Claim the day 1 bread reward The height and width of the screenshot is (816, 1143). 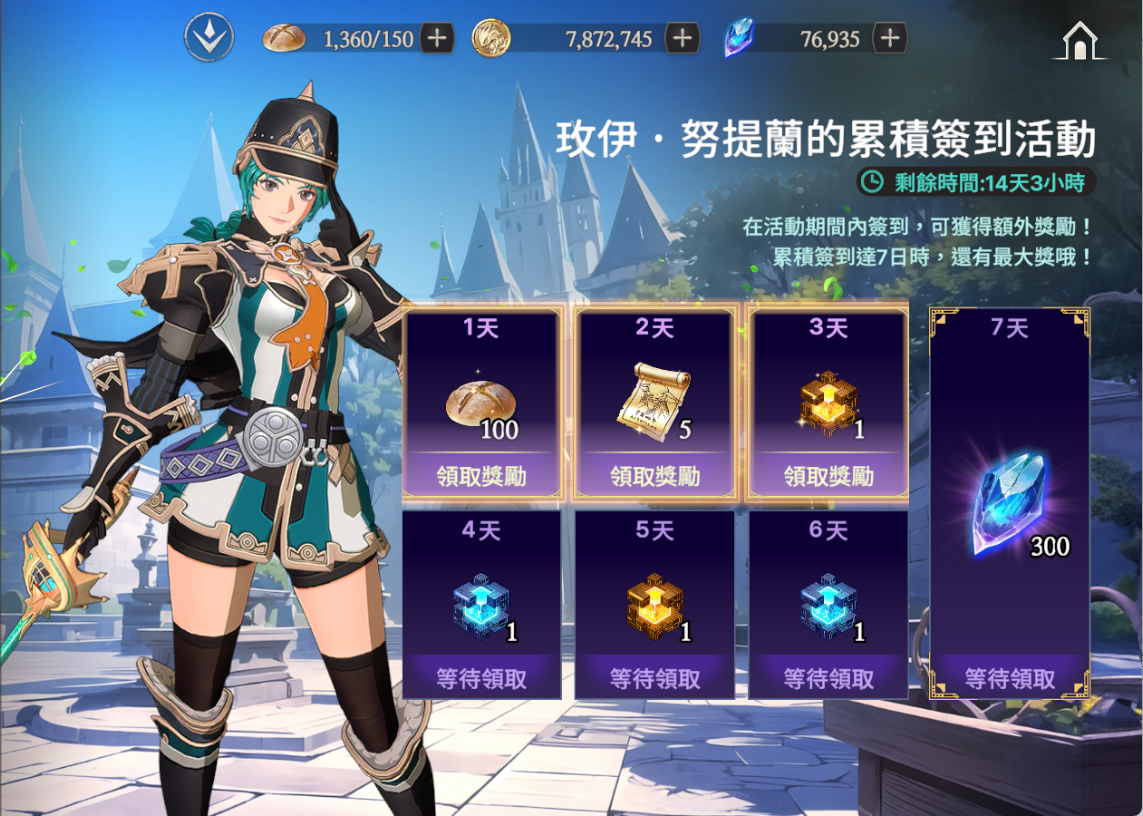coord(482,476)
